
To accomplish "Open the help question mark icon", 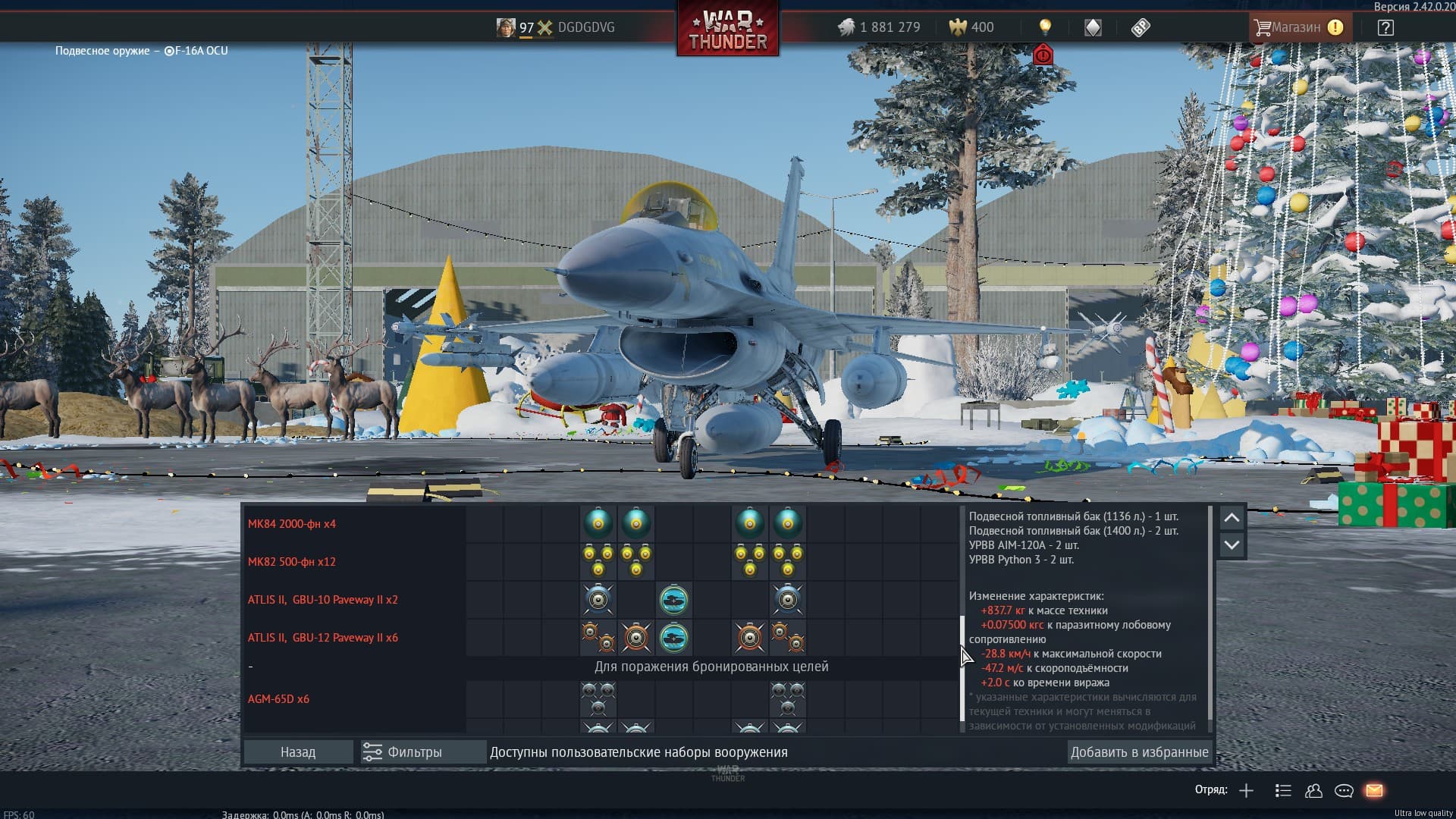I will [x=1385, y=27].
